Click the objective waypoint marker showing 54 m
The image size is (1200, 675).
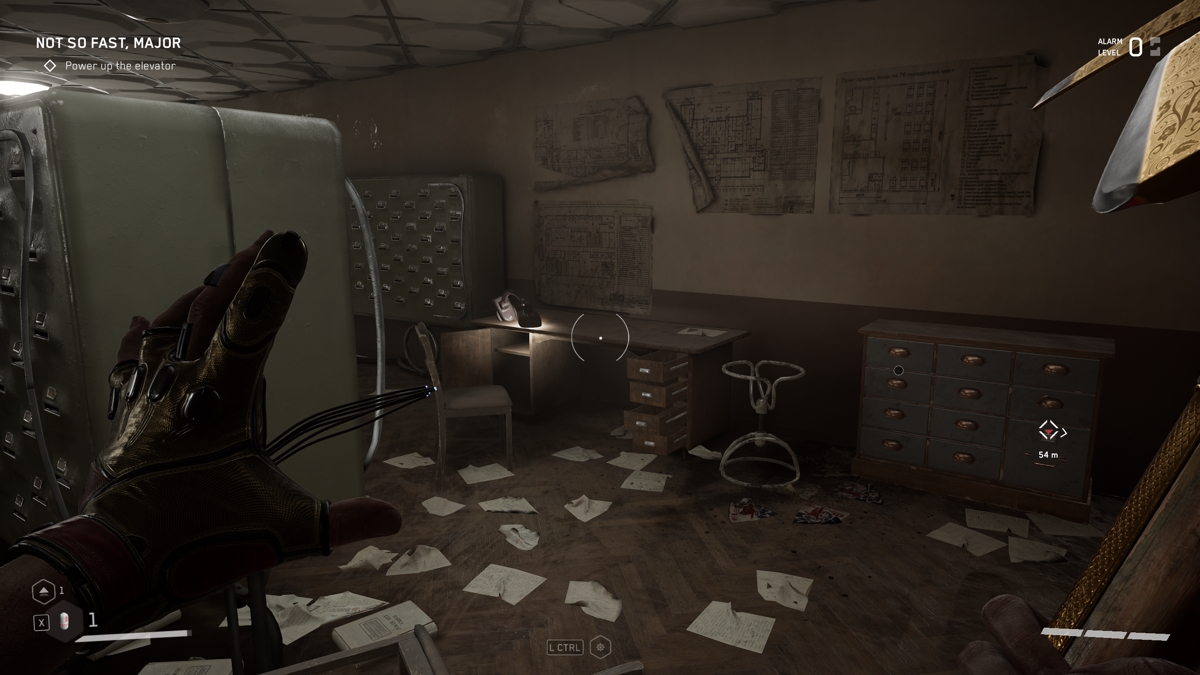click(1048, 431)
